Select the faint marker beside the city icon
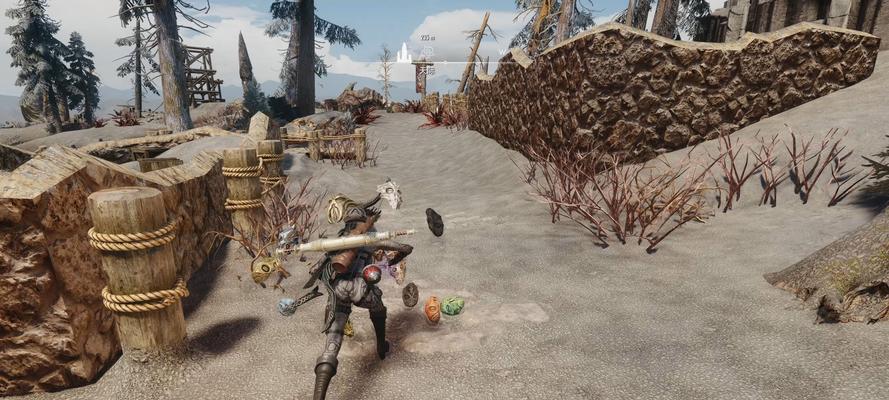This screenshot has height=400, width=889. [428, 53]
